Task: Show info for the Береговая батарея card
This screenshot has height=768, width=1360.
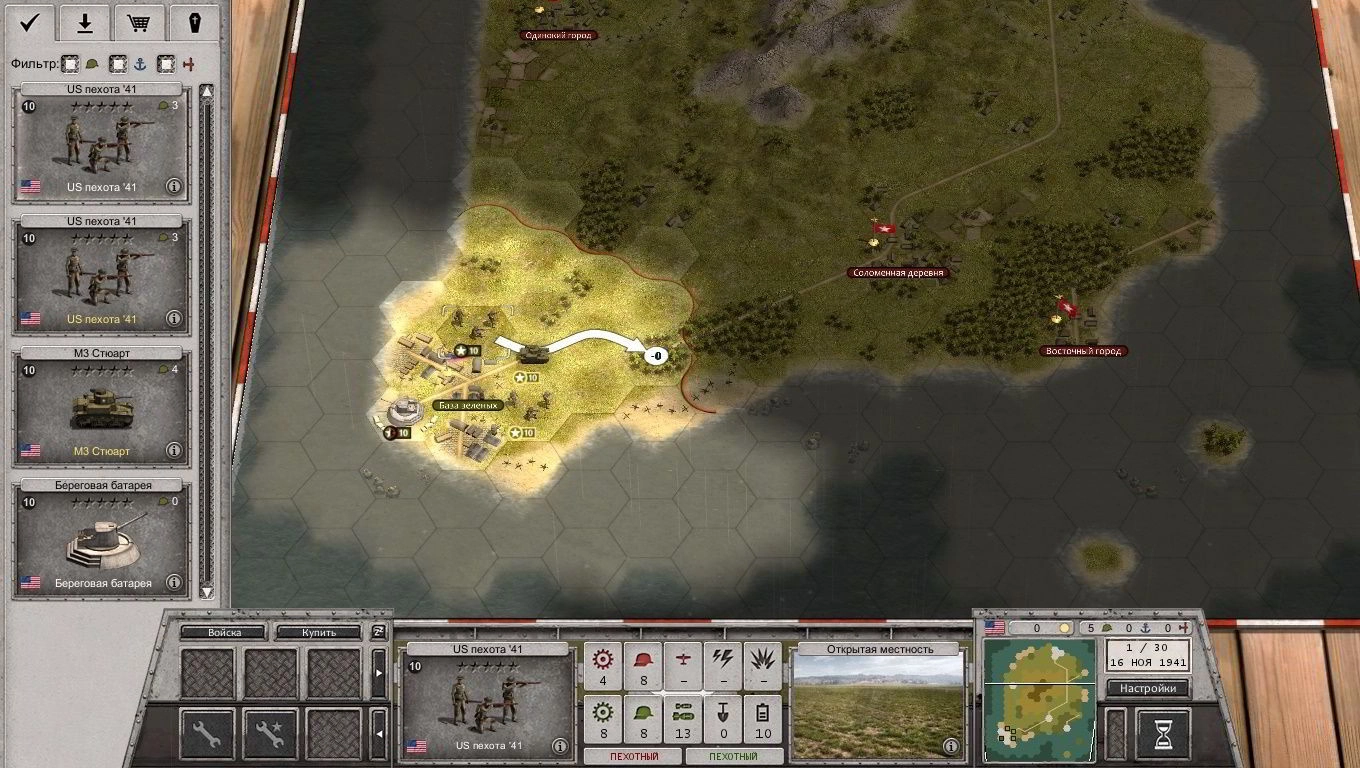Action: 174,582
